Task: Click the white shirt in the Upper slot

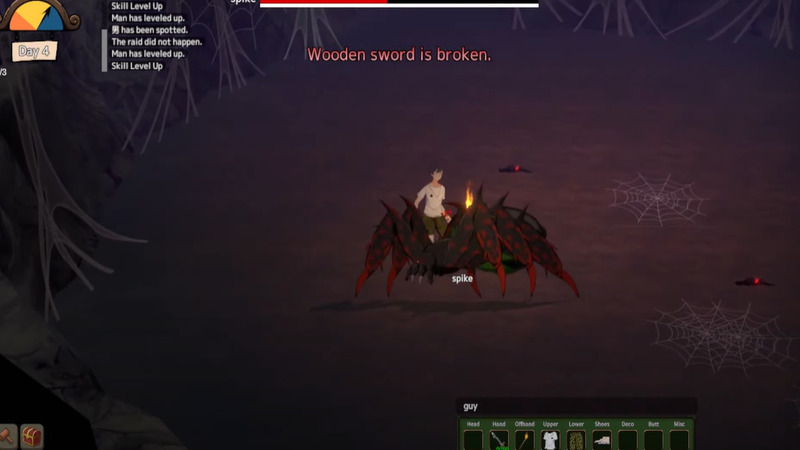Action: (x=550, y=440)
